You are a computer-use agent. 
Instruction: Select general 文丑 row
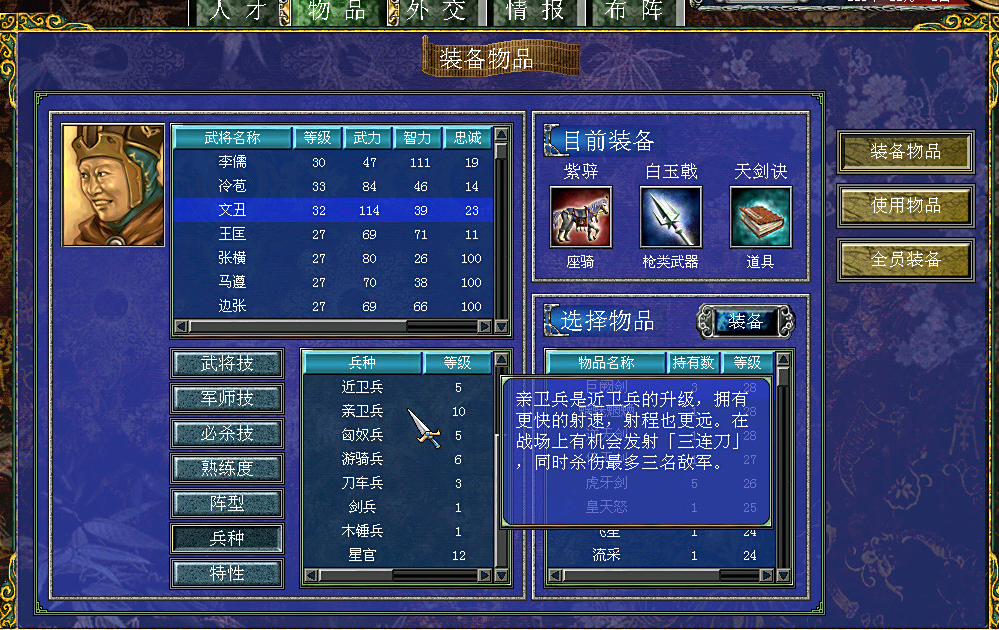232,210
